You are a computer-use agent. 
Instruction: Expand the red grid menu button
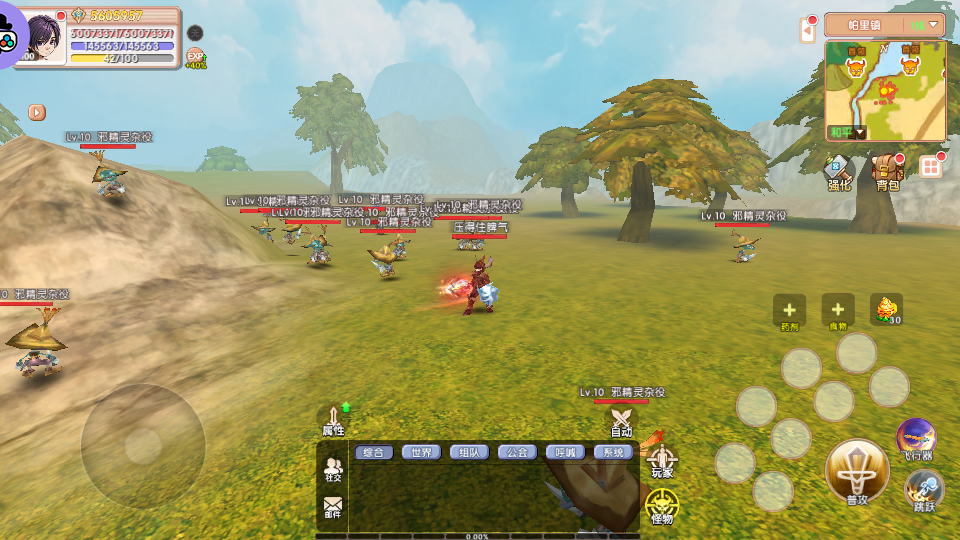(x=931, y=167)
